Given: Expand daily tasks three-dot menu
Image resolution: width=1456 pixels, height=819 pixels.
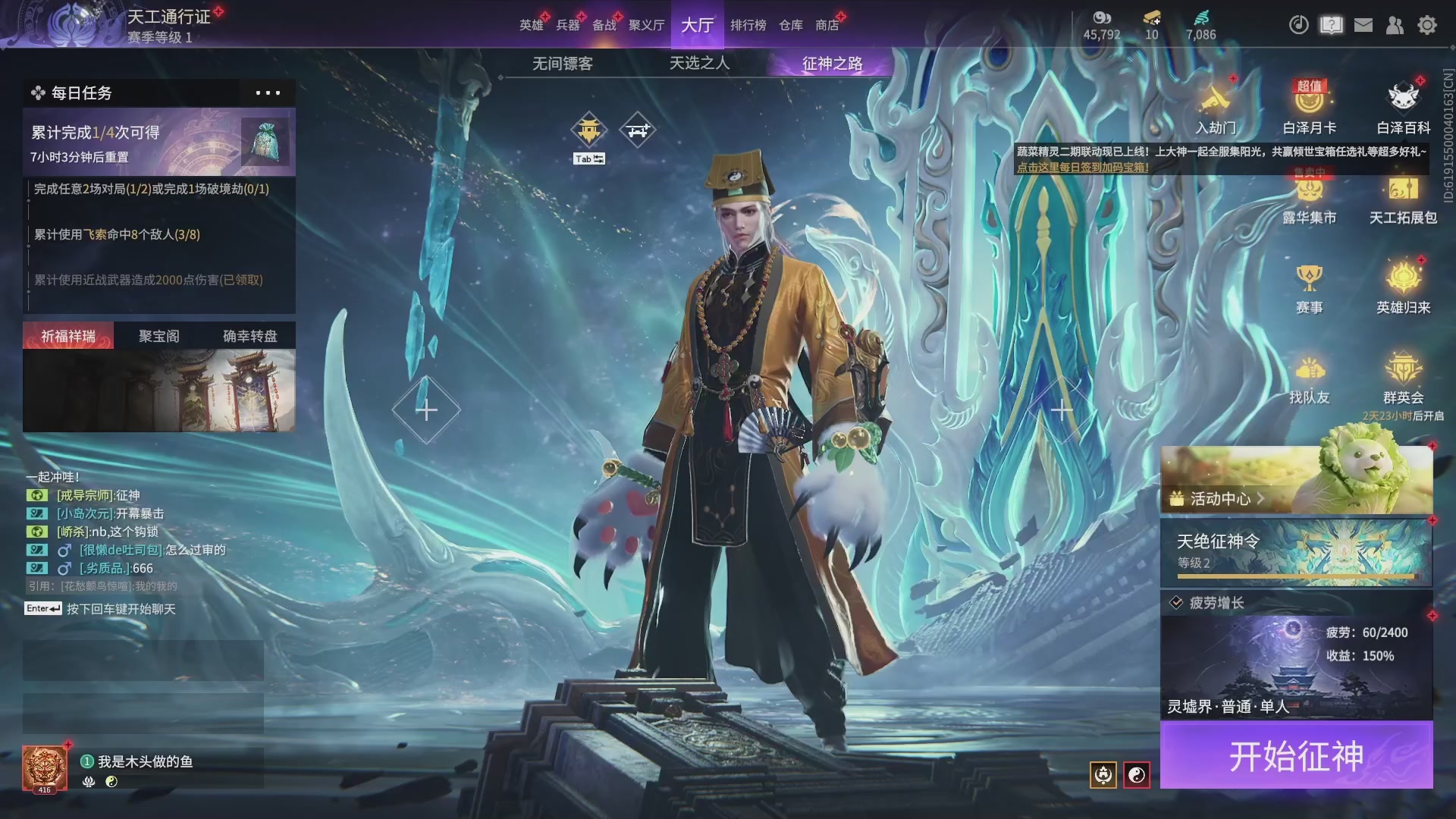Looking at the screenshot, I should (268, 93).
